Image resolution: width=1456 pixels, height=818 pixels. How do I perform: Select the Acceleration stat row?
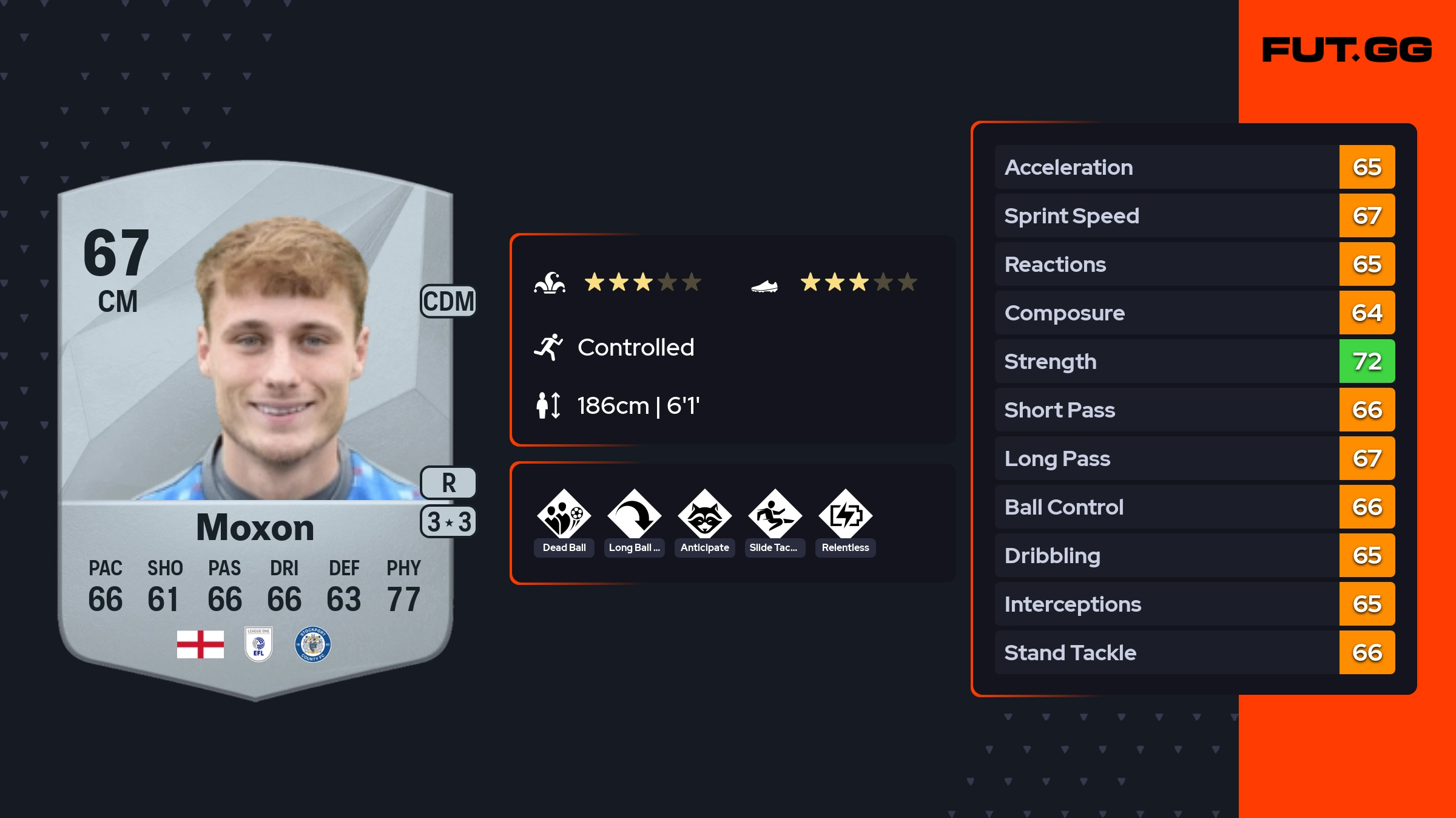pyautogui.click(x=1194, y=167)
